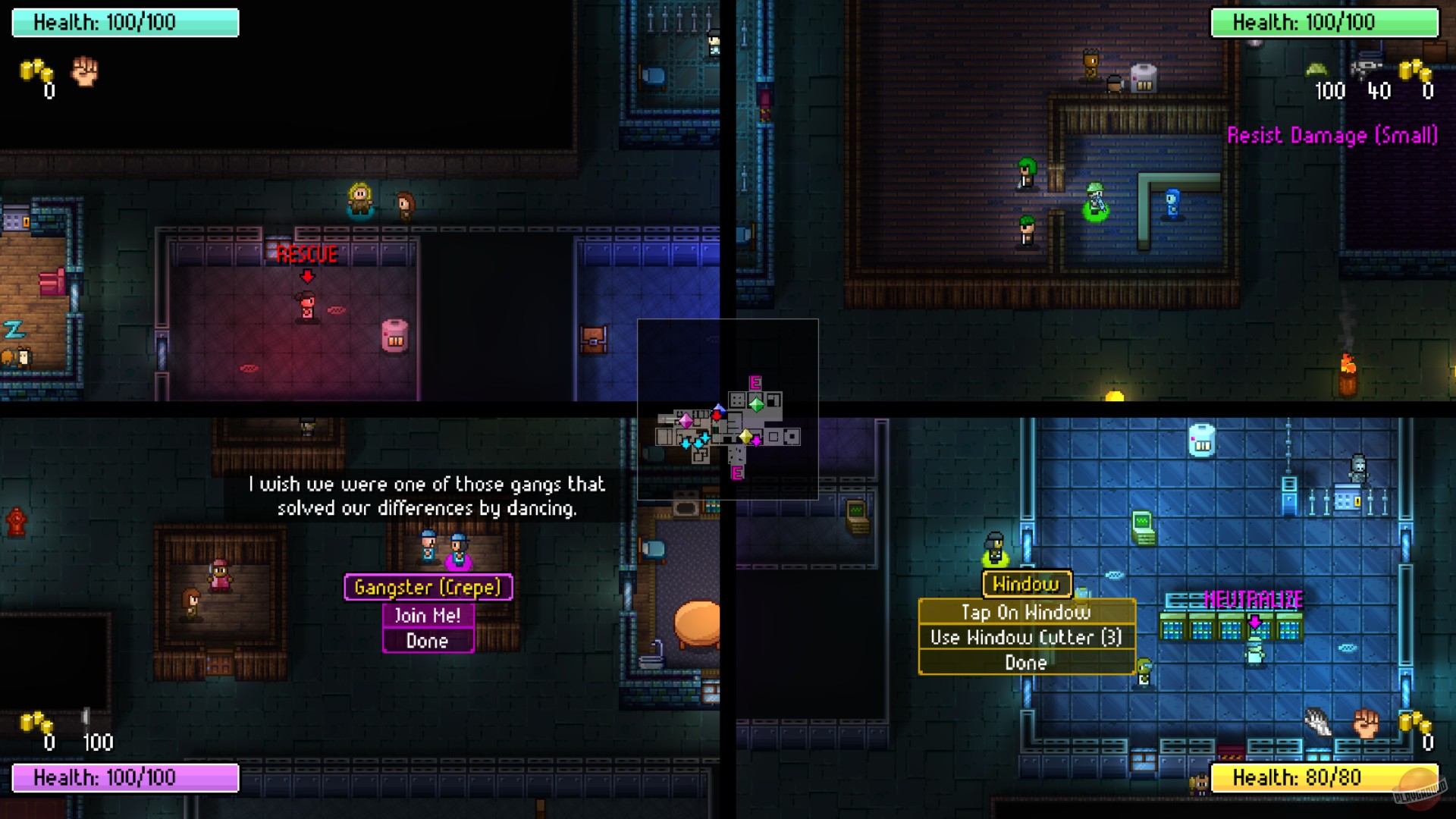Click Done under the Gangster (Crepe) menu
The image size is (1456, 819).
427,641
